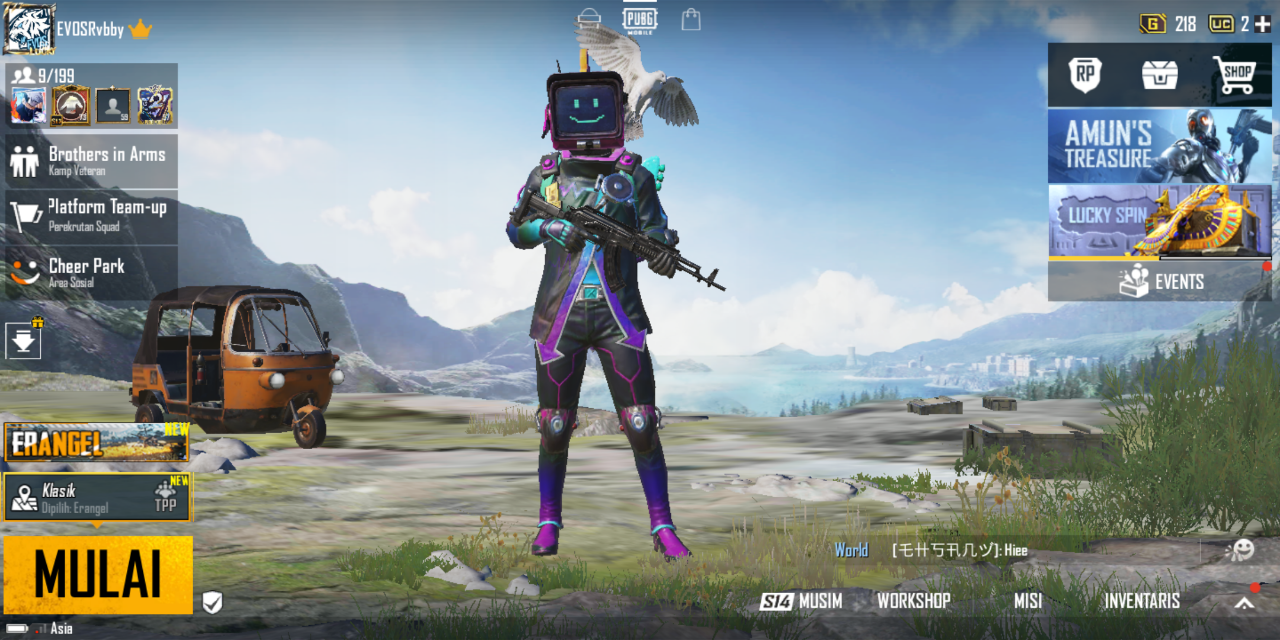Enter Cheer Park social area
1280x640 pixels.
(92, 271)
